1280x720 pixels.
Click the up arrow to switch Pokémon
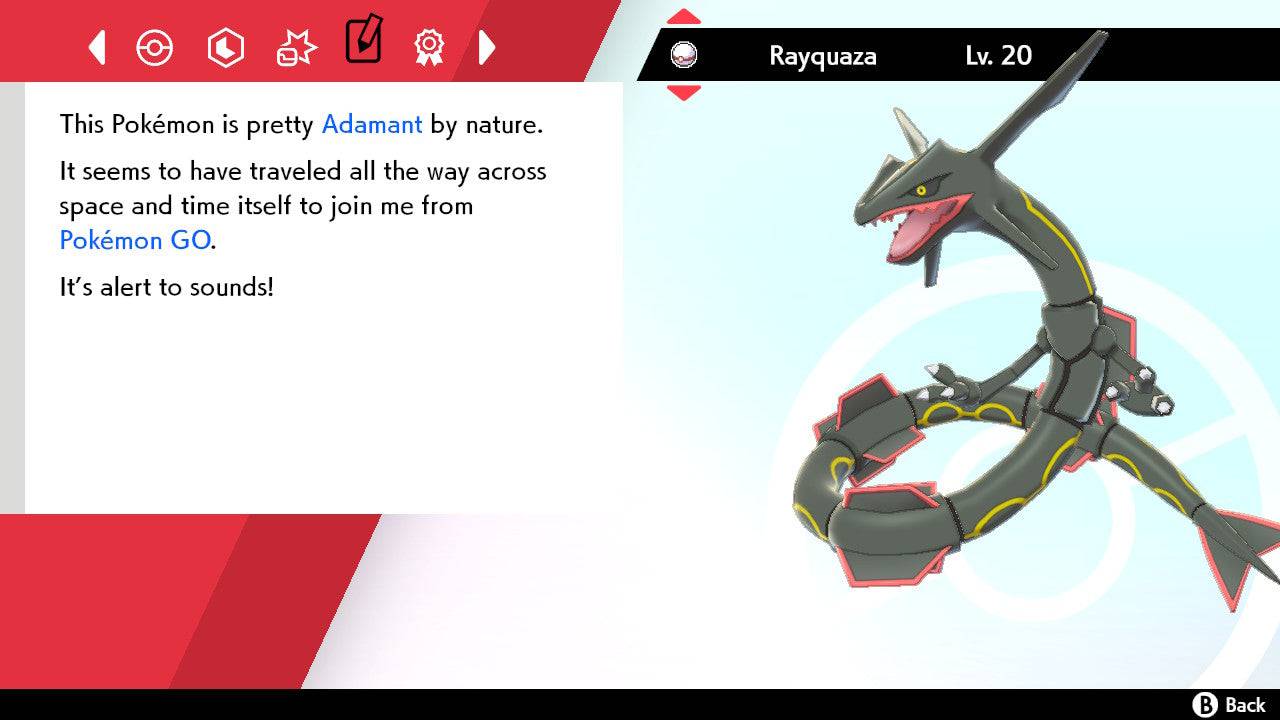click(x=684, y=14)
